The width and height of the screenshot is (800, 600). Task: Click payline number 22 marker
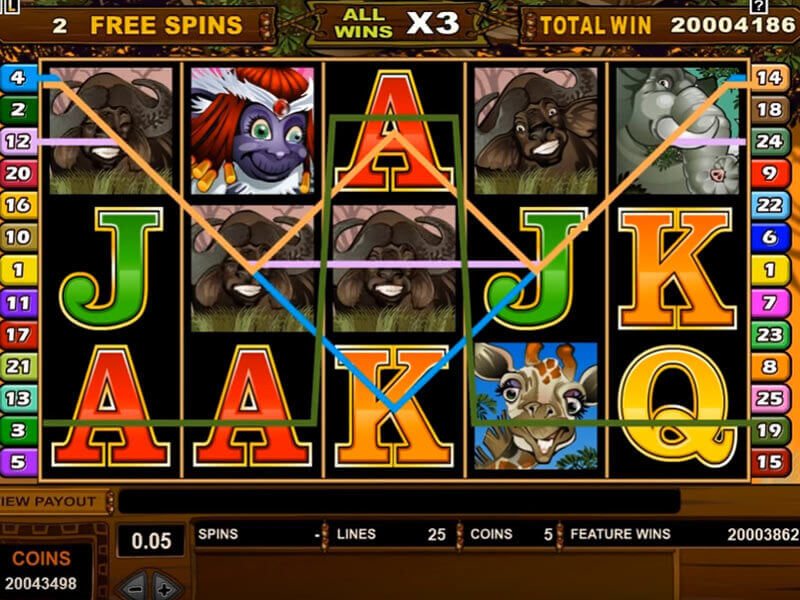click(x=768, y=205)
